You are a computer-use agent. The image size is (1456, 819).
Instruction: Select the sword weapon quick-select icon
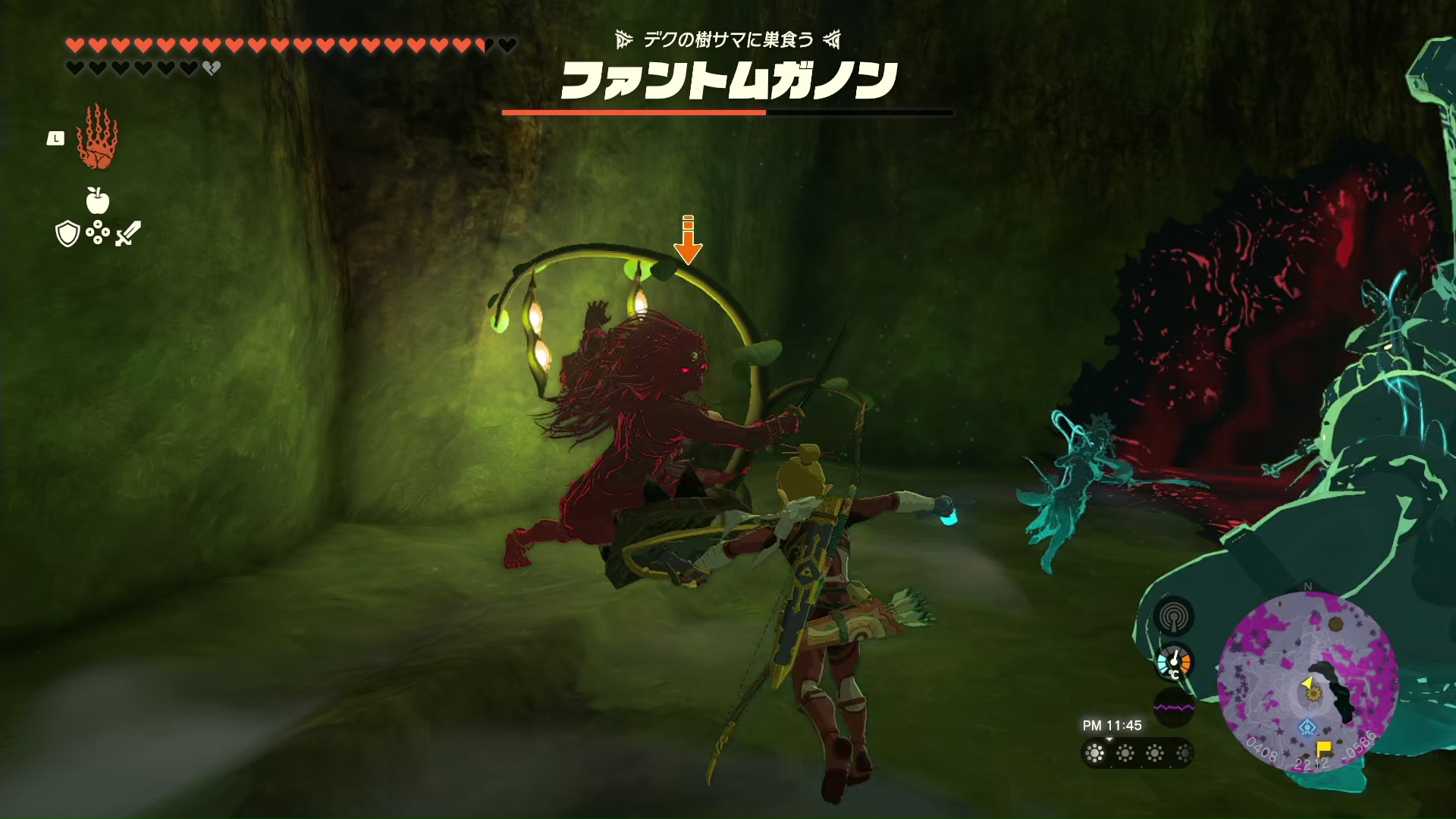point(128,233)
